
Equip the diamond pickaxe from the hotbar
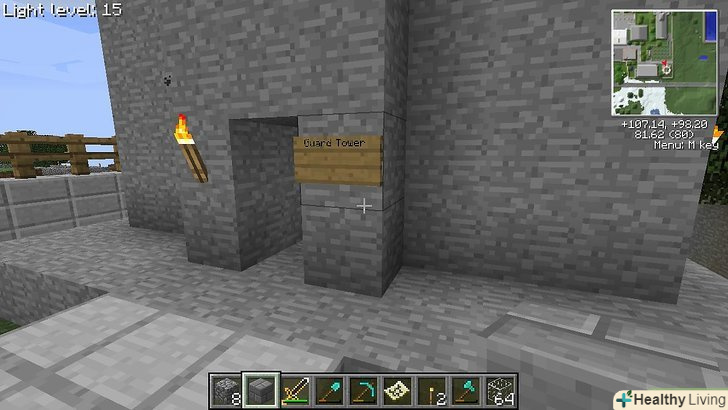pos(364,390)
